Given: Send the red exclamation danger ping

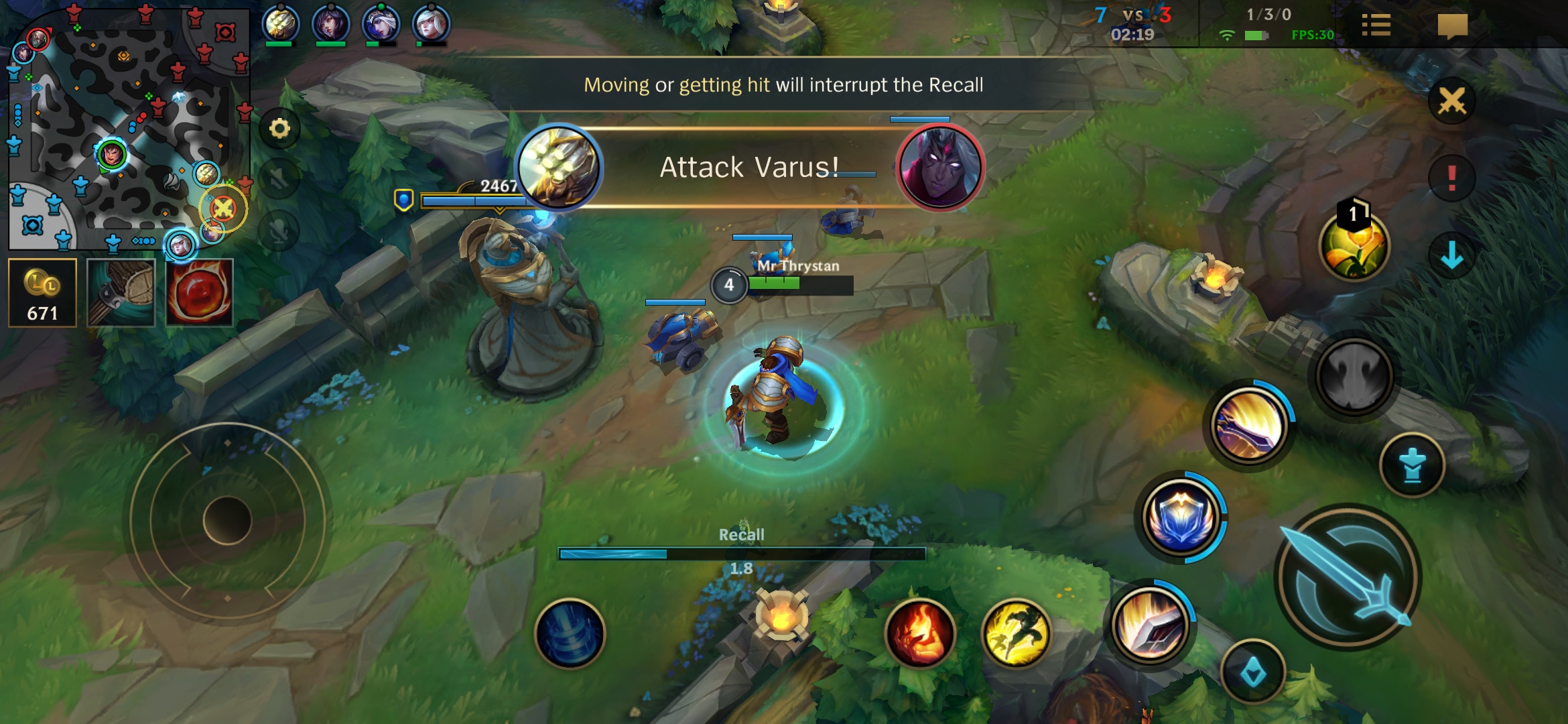Looking at the screenshot, I should click(1451, 178).
